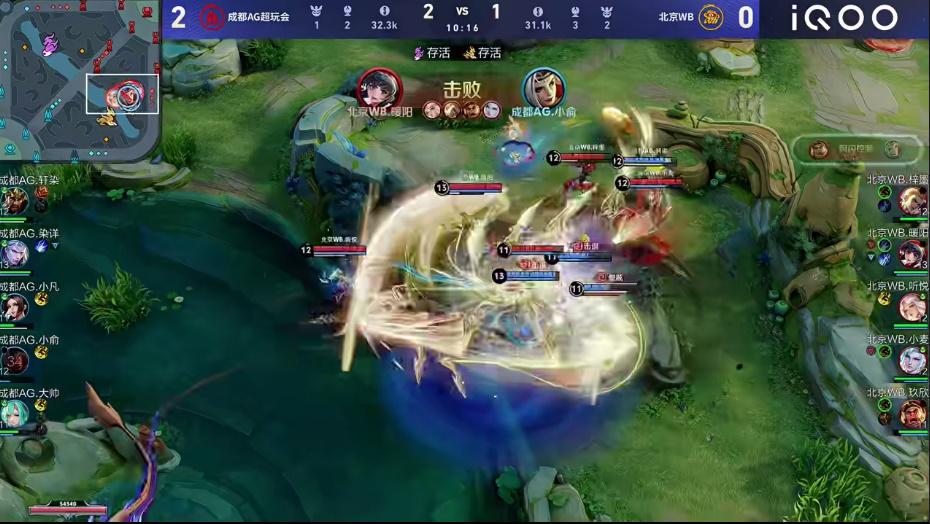Select player 北京WB.小麦's hero portrait
Image resolution: width=930 pixels, height=524 pixels.
point(911,360)
